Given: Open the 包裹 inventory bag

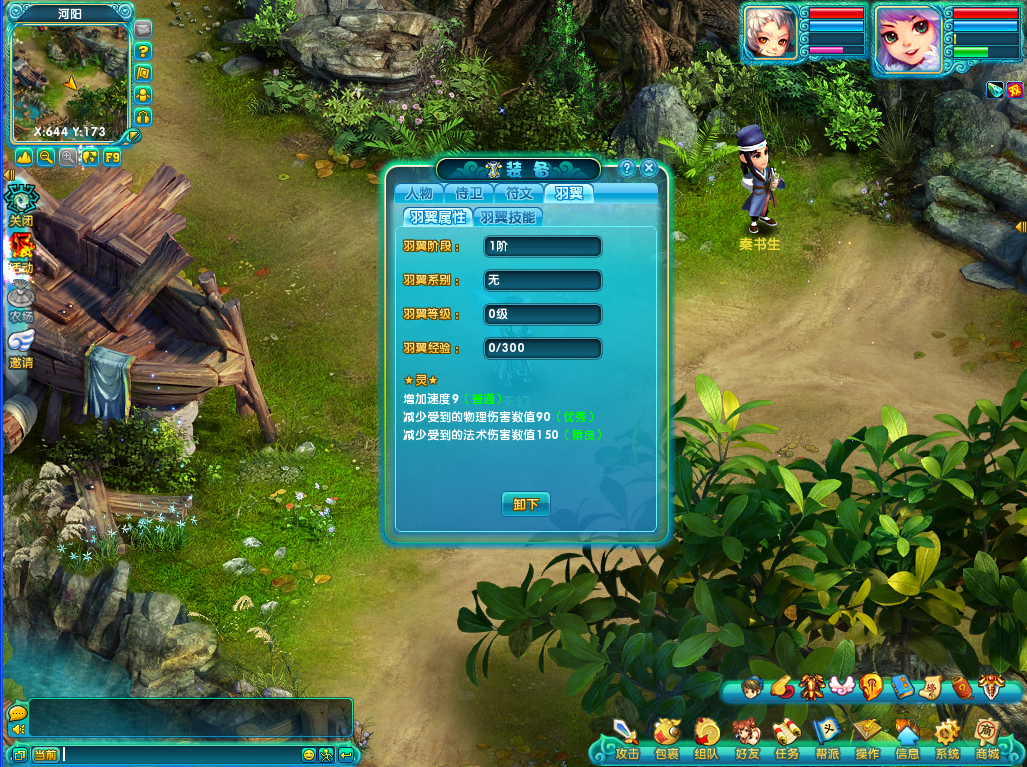Looking at the screenshot, I should click(x=667, y=738).
